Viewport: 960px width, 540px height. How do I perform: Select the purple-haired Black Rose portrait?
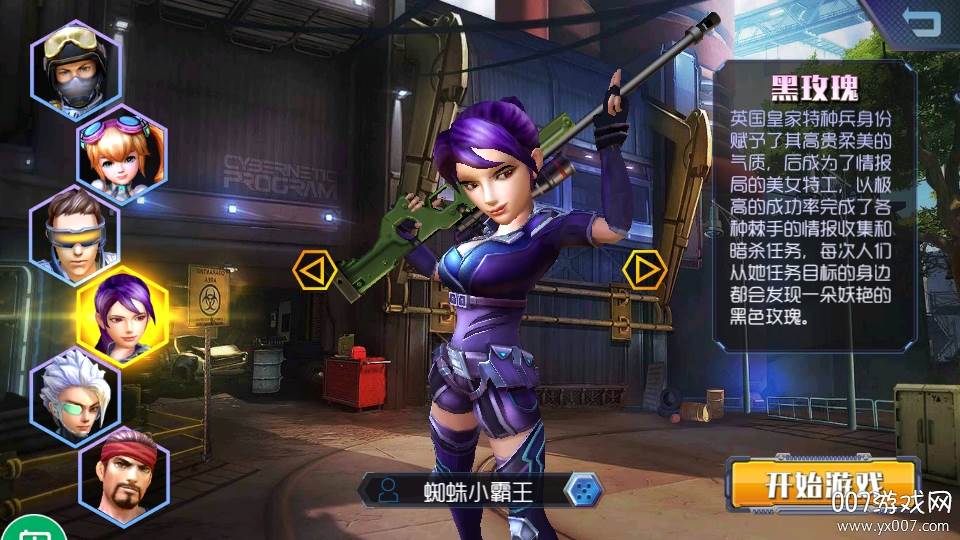point(122,316)
